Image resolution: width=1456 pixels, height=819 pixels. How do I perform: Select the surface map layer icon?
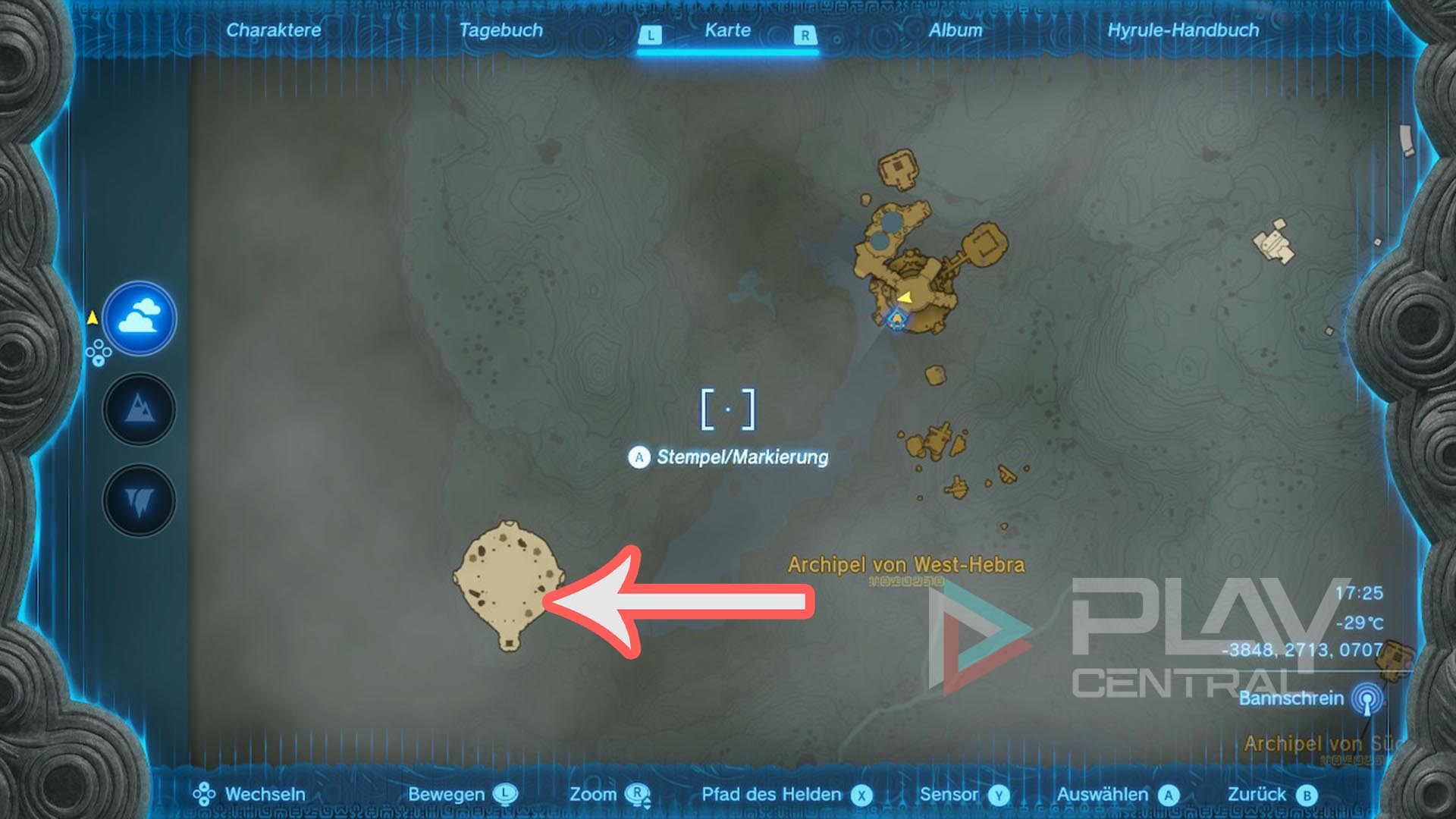(x=139, y=409)
